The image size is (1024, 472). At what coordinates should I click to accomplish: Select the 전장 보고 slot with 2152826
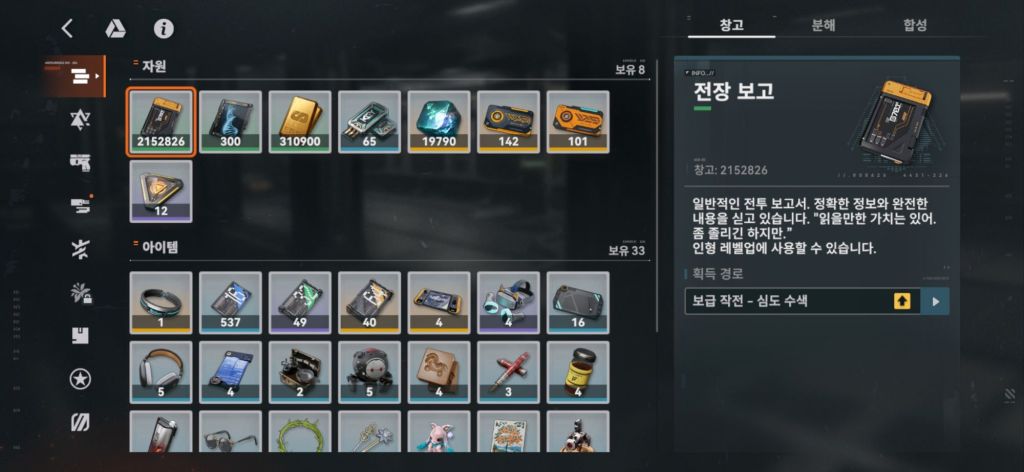point(161,122)
